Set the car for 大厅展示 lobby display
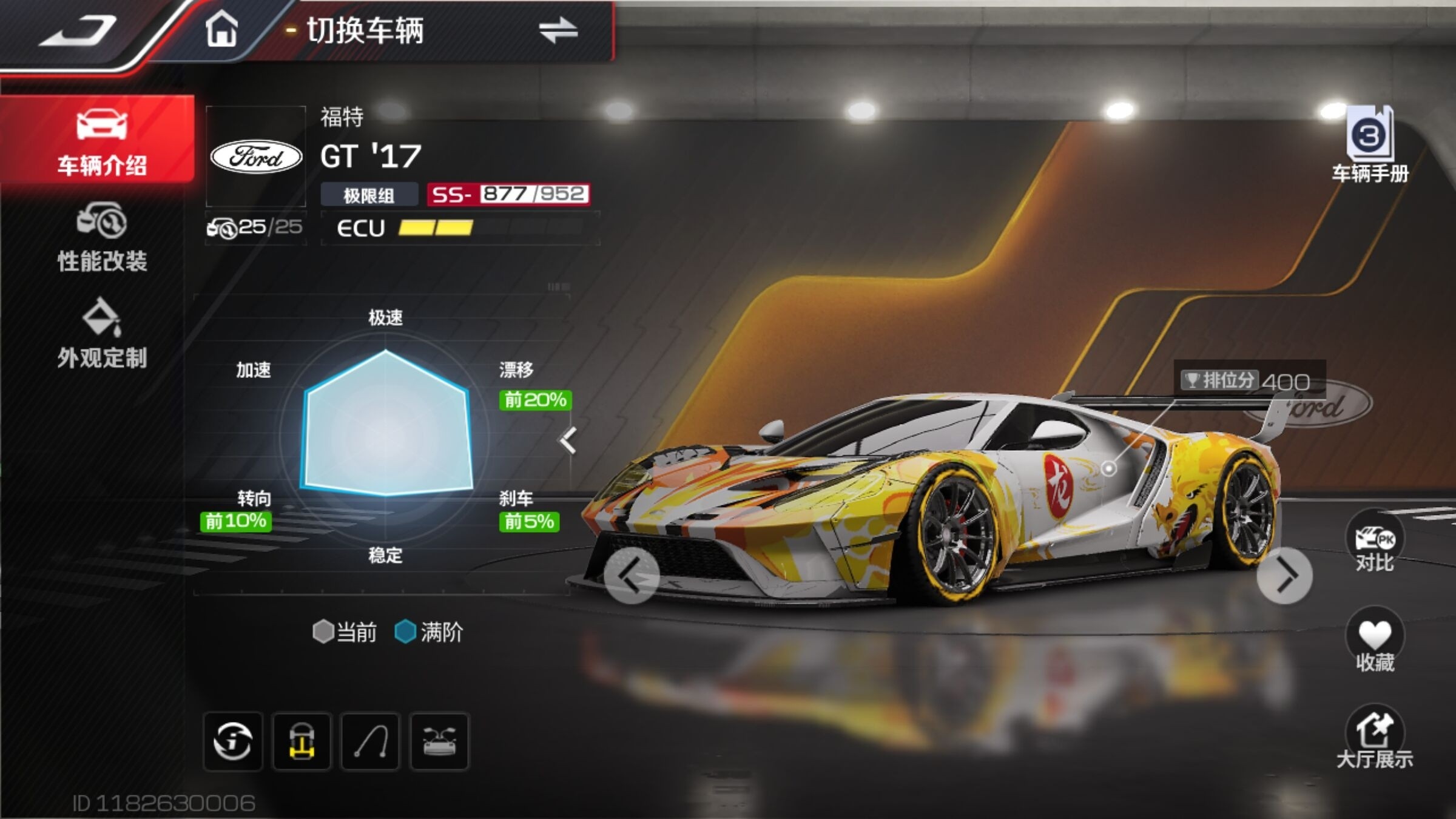 tap(1374, 737)
